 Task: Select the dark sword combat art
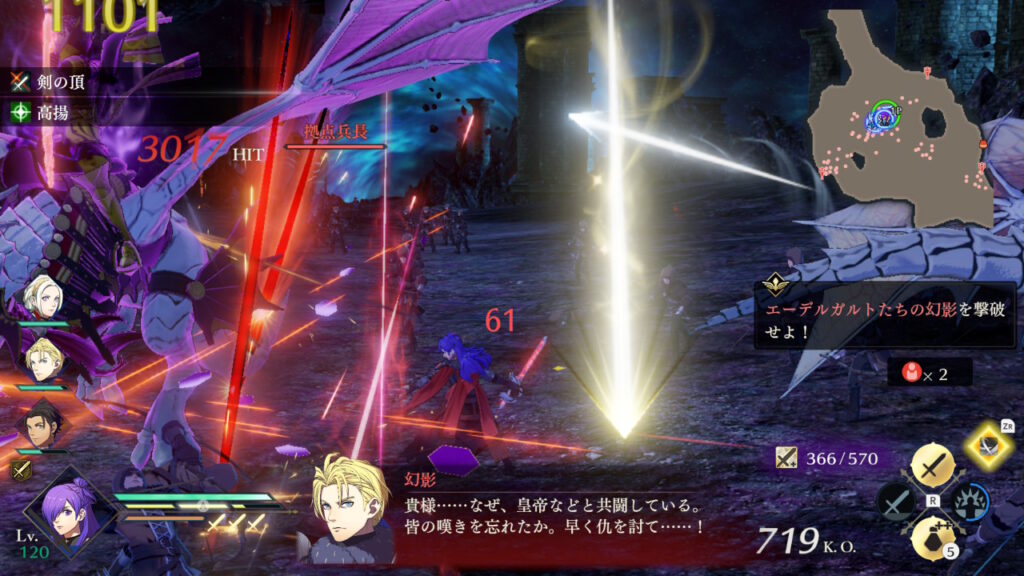click(896, 502)
